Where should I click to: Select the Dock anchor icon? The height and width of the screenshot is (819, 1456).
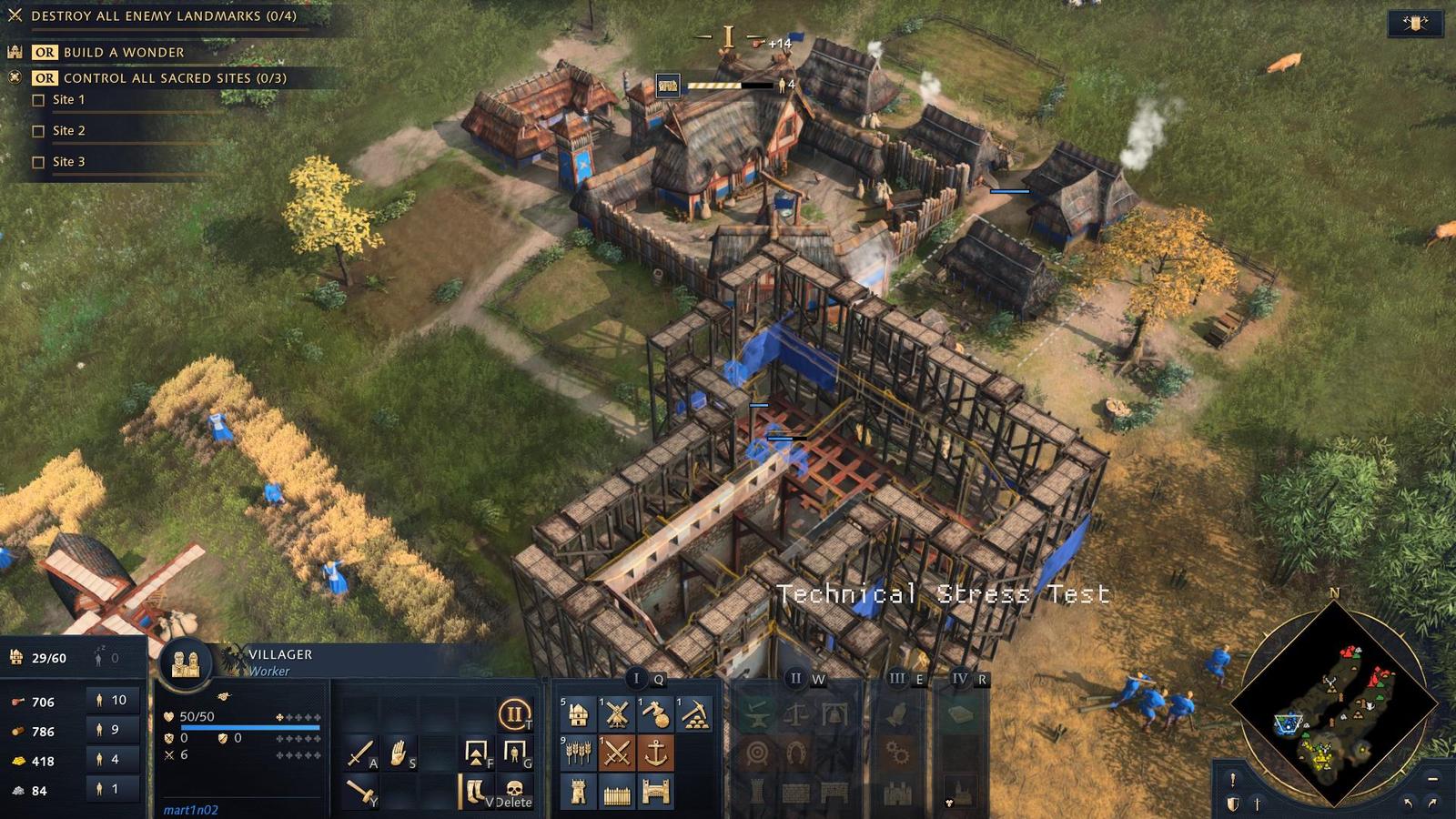[x=655, y=753]
